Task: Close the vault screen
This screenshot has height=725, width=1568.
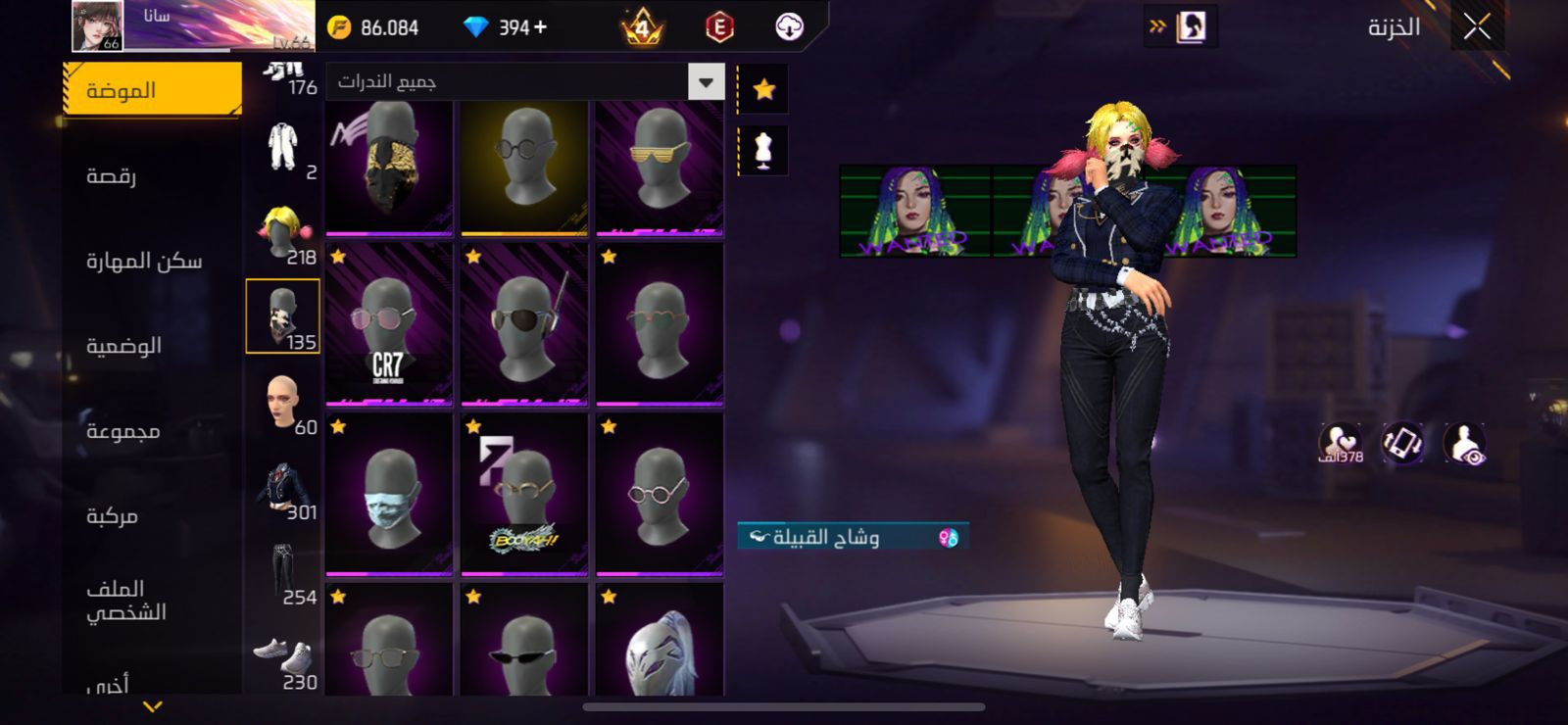Action: (x=1477, y=27)
